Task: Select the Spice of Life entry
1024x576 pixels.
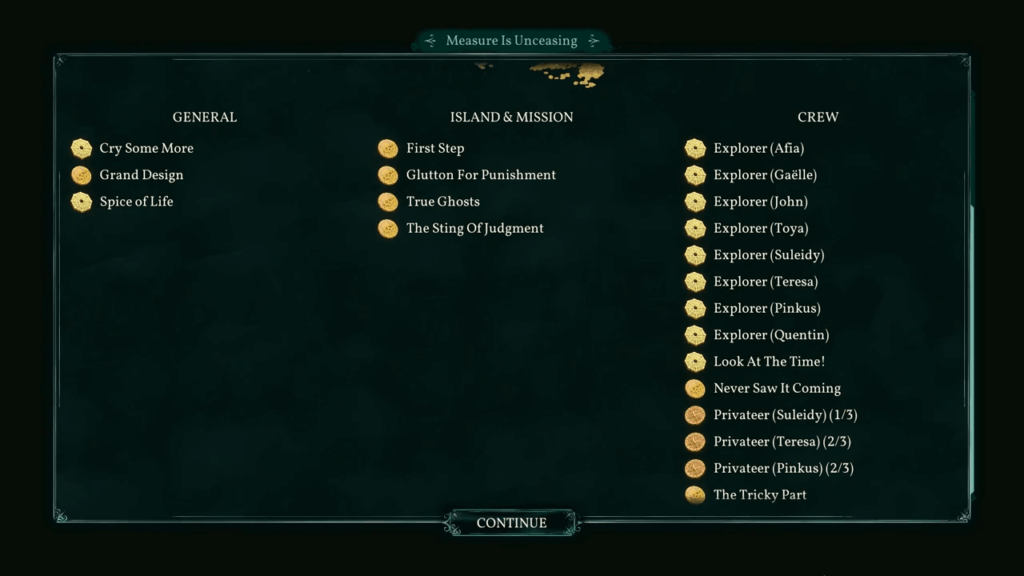Action: point(136,202)
